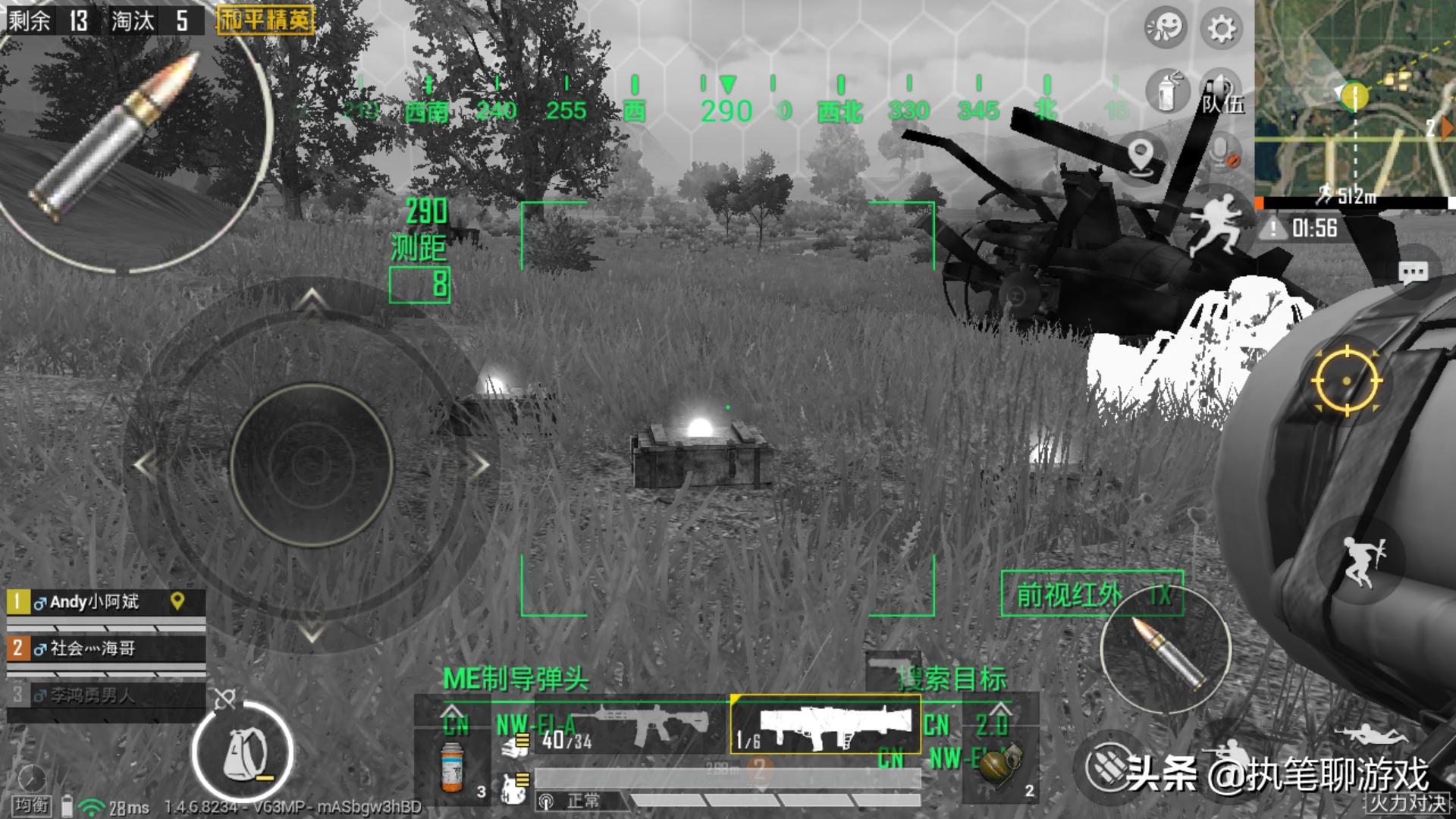Use the healing drink item

(453, 766)
